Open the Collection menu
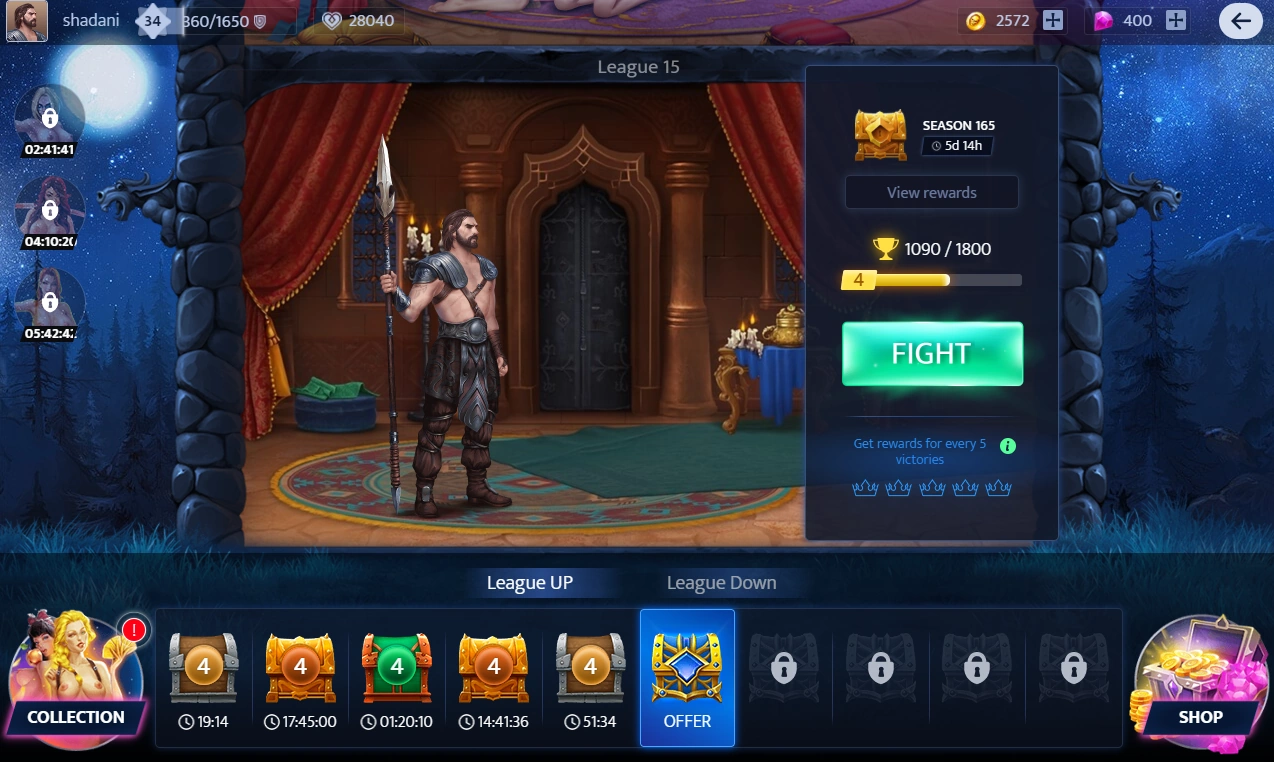 [x=77, y=682]
